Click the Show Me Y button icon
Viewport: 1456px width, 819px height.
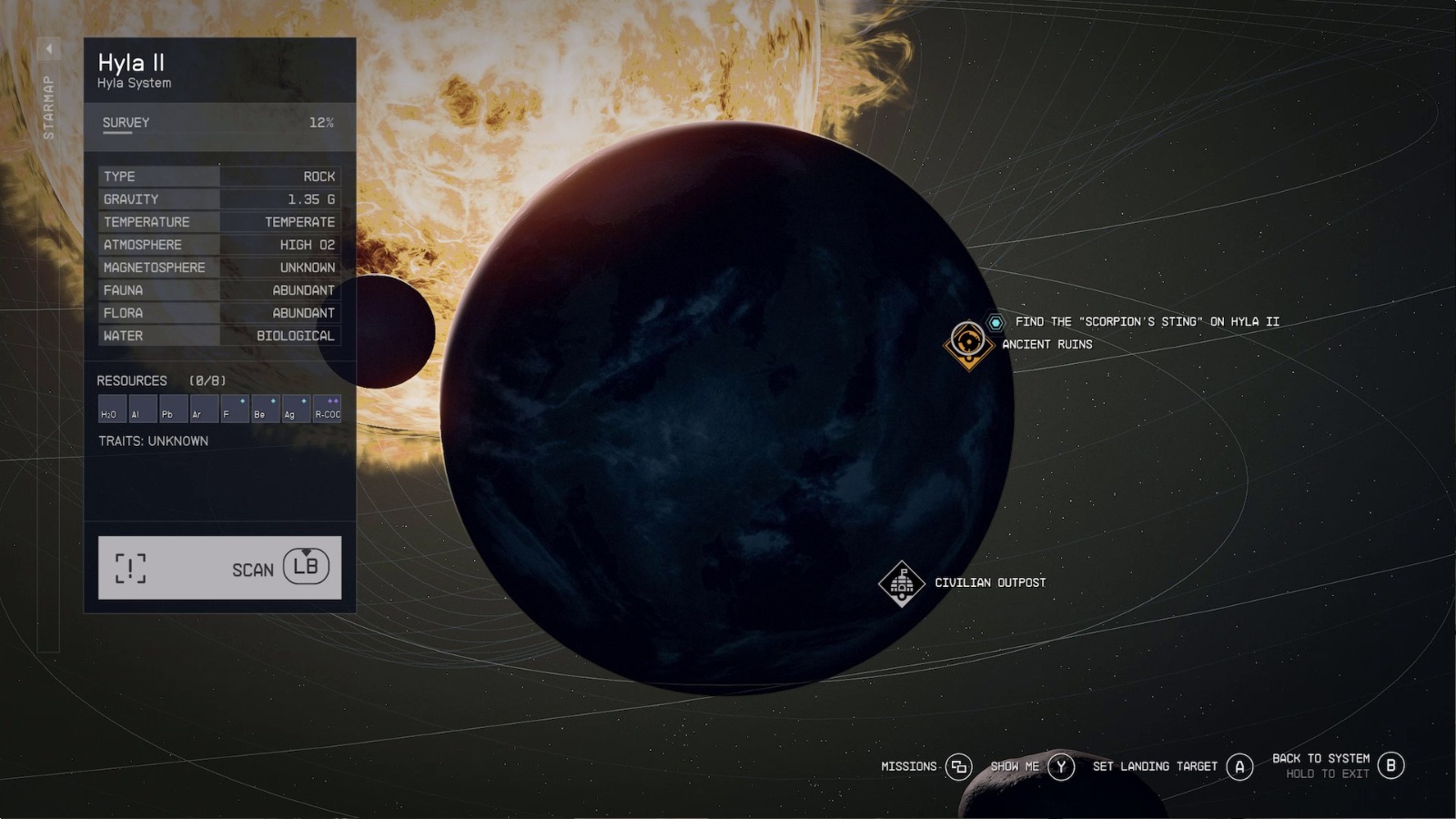[x=1061, y=766]
